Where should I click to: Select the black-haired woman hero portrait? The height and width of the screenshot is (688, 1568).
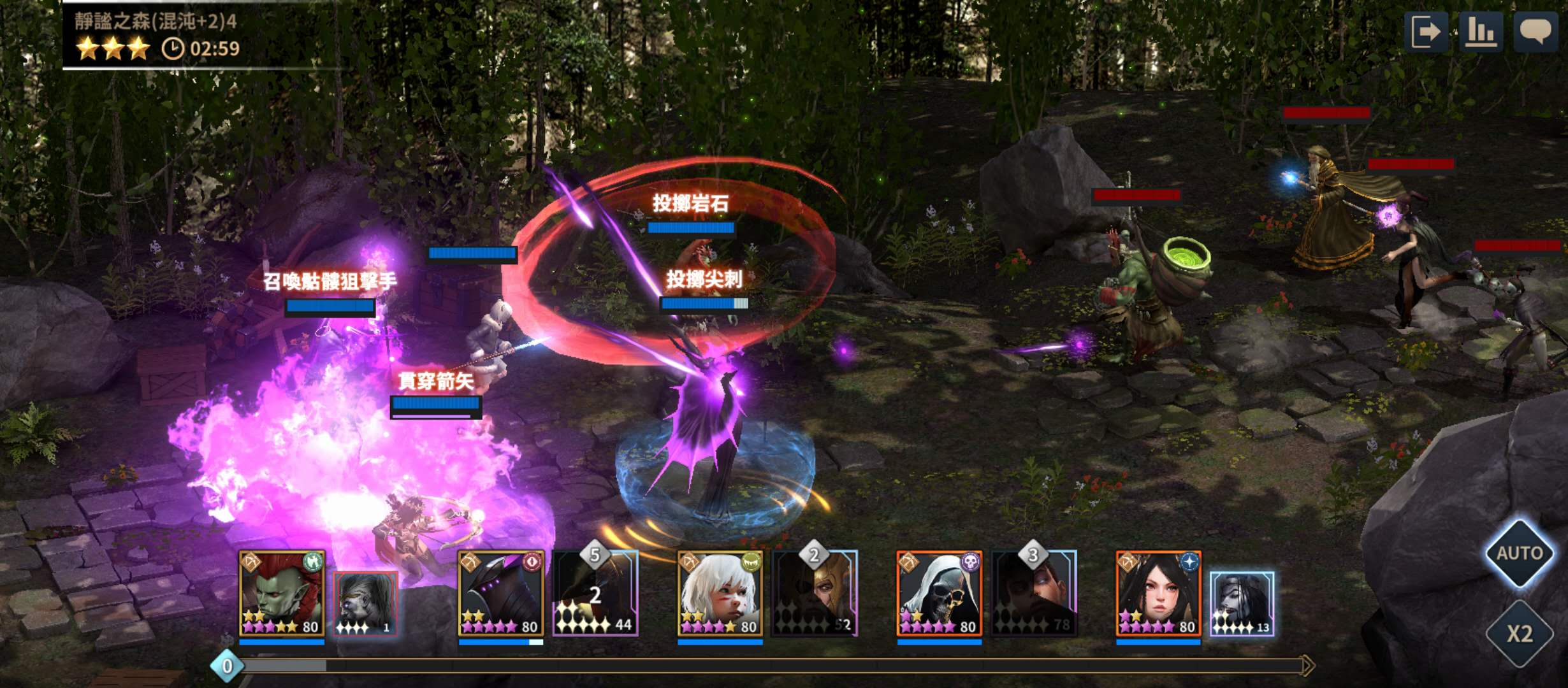tap(1158, 594)
